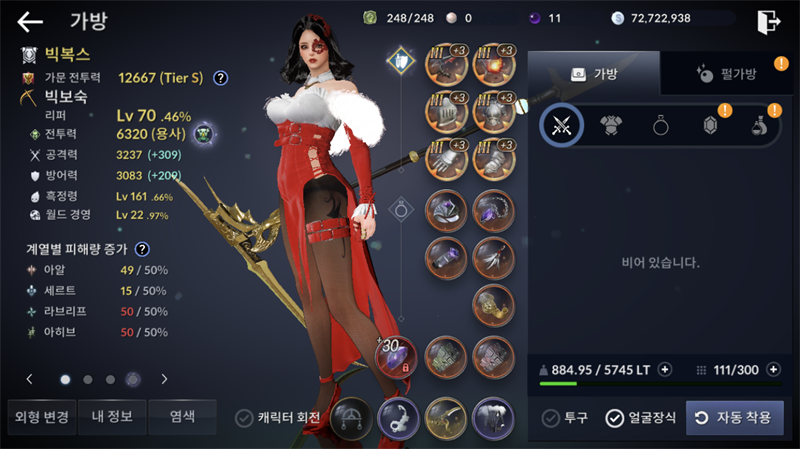Open the 염색 dye menu
Image resolution: width=800 pixels, height=449 pixels.
[x=182, y=416]
